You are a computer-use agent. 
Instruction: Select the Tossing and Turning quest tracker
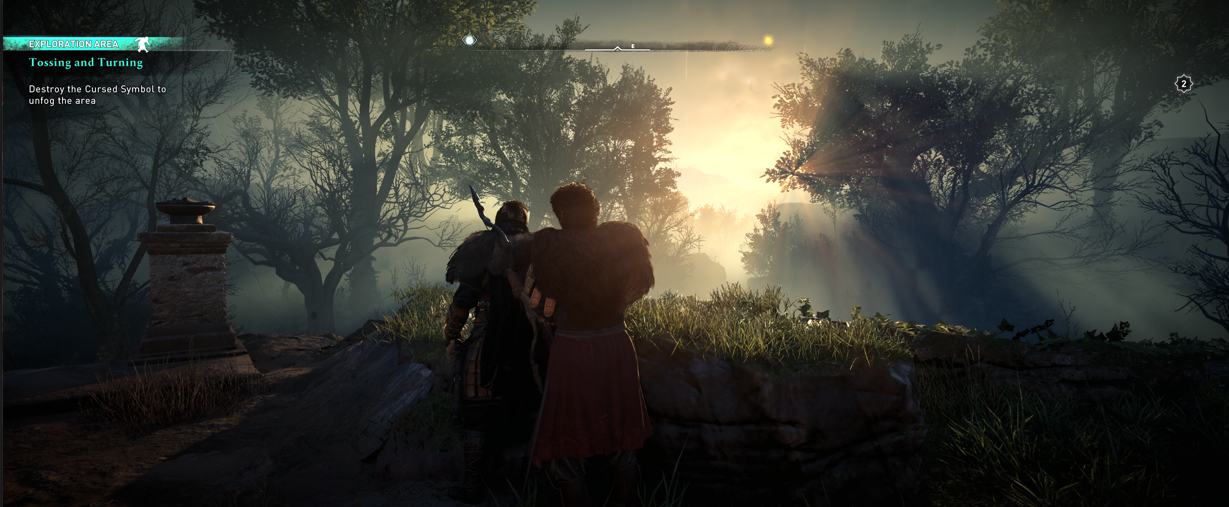(x=86, y=63)
